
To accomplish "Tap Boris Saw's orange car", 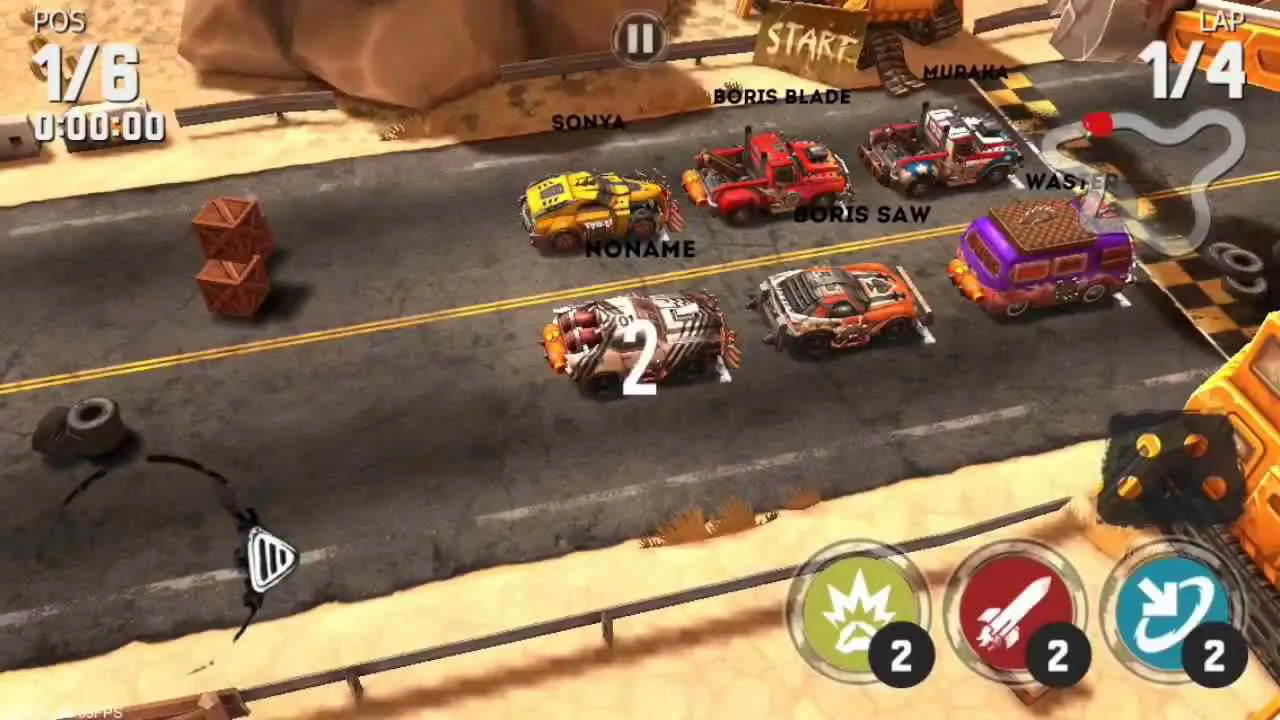I will click(845, 305).
